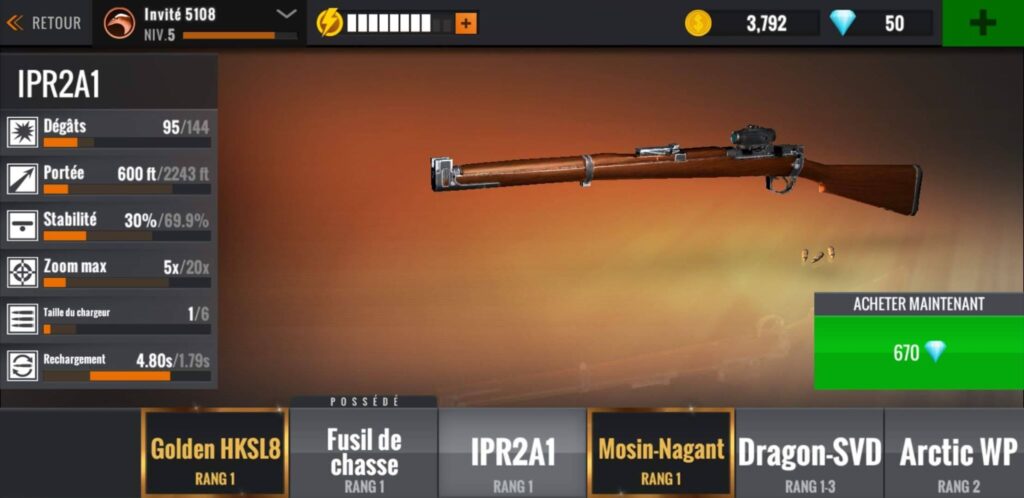
Task: Choose the owned Fusil de chasse
Action: (364, 453)
